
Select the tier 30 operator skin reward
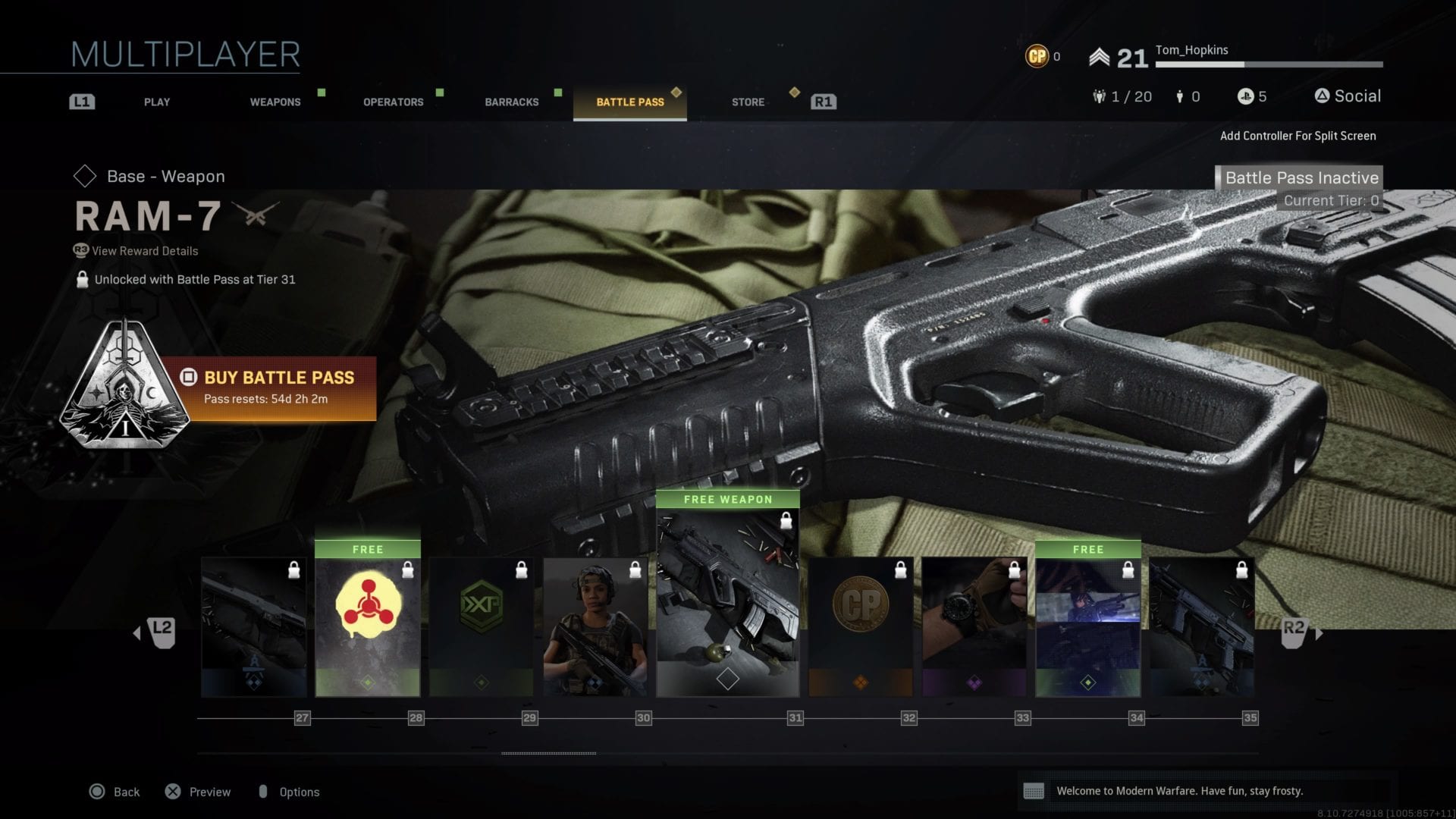[595, 626]
